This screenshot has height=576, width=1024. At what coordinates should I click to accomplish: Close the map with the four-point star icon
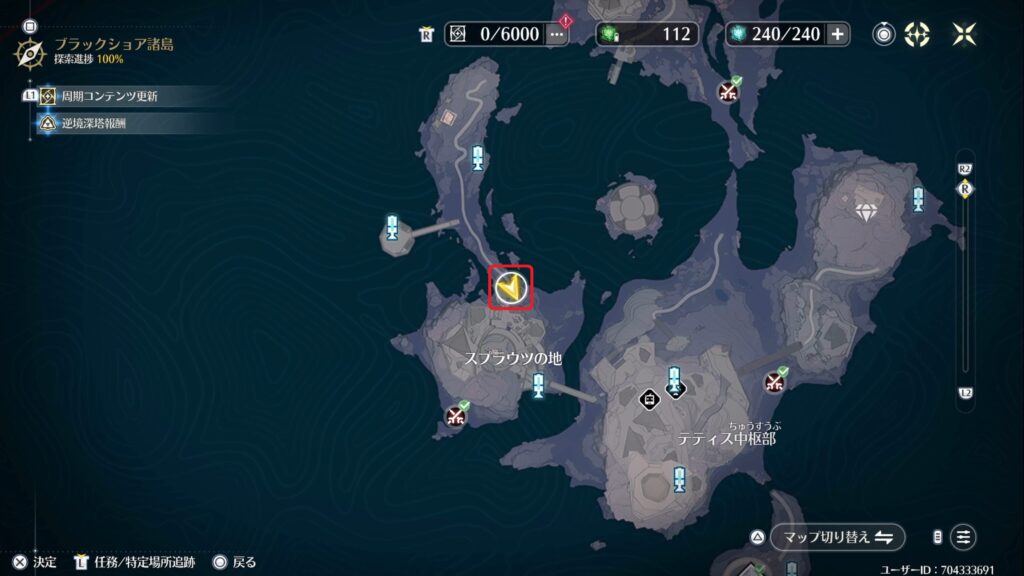(964, 34)
